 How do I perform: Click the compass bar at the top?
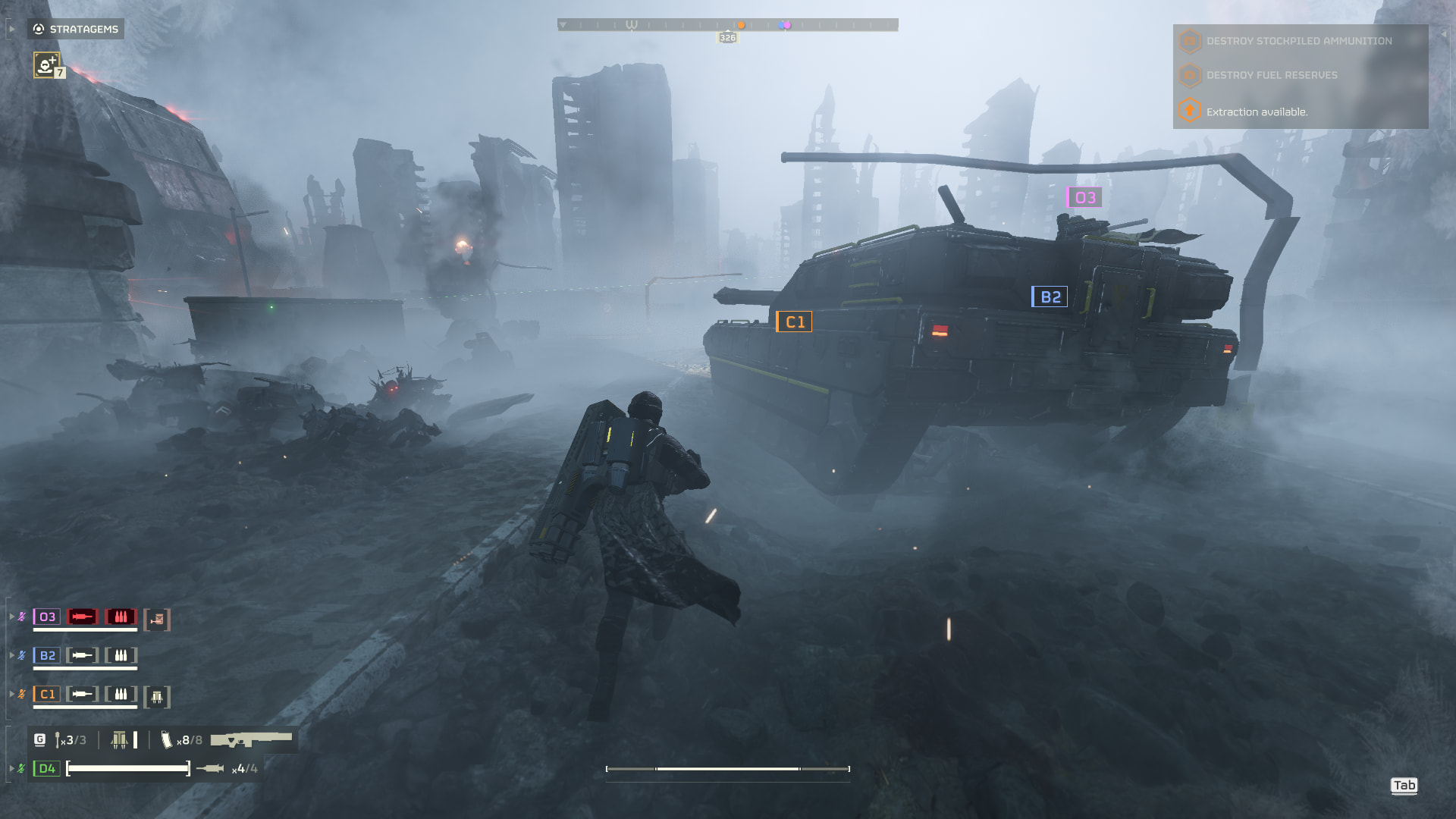727,25
